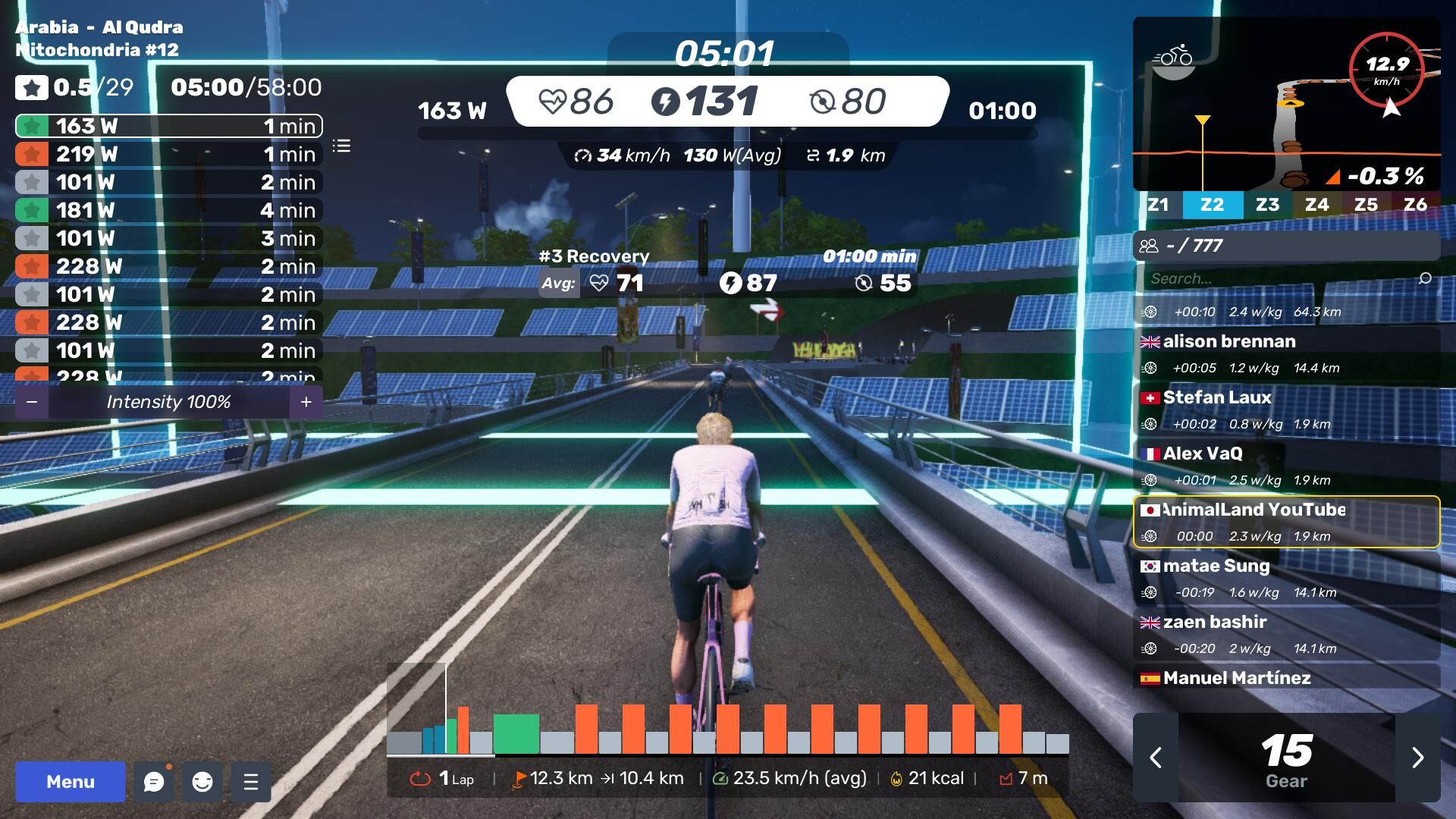Shift to a higher gear with right arrow
This screenshot has height=819, width=1456.
[1417, 757]
